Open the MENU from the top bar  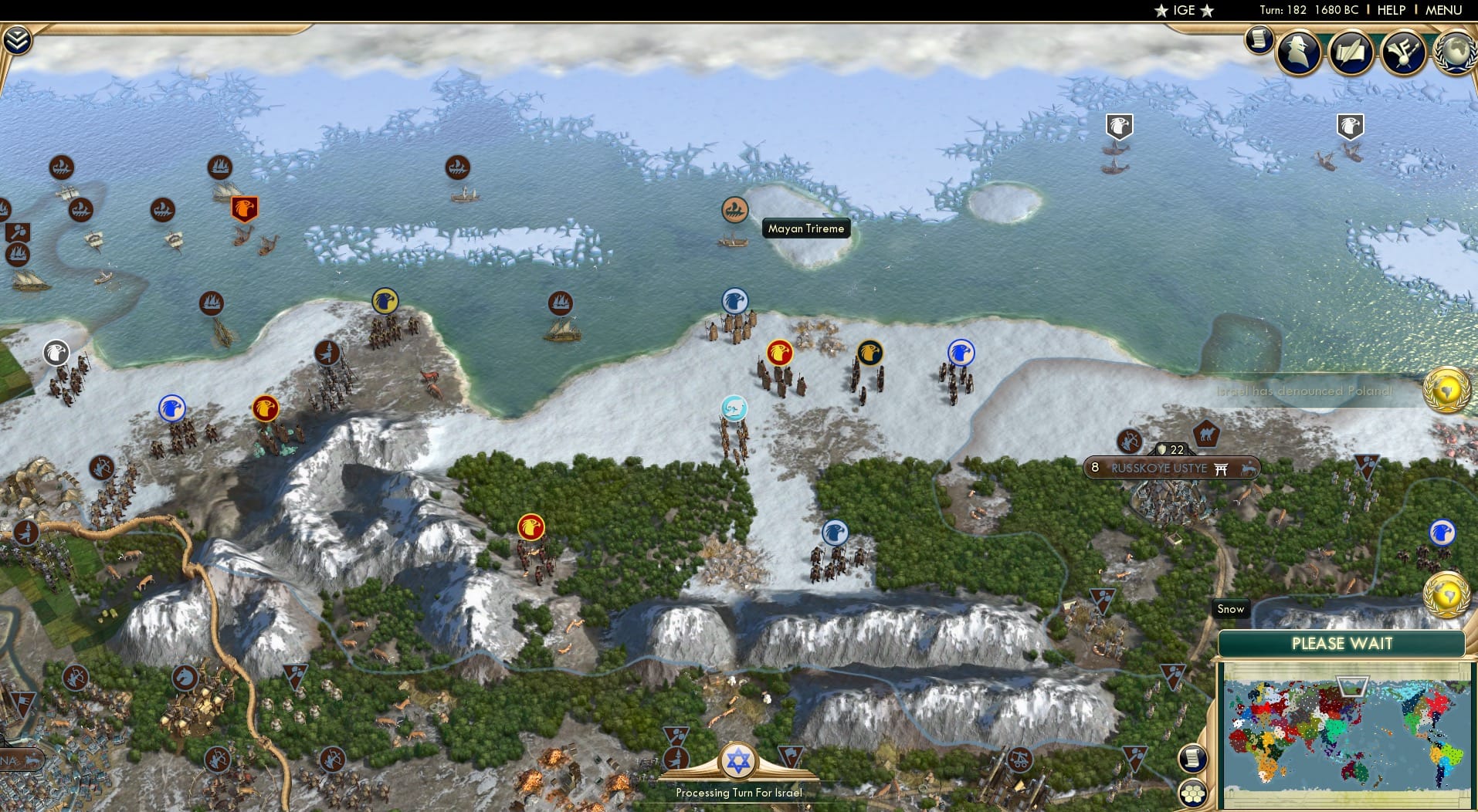coord(1446,10)
